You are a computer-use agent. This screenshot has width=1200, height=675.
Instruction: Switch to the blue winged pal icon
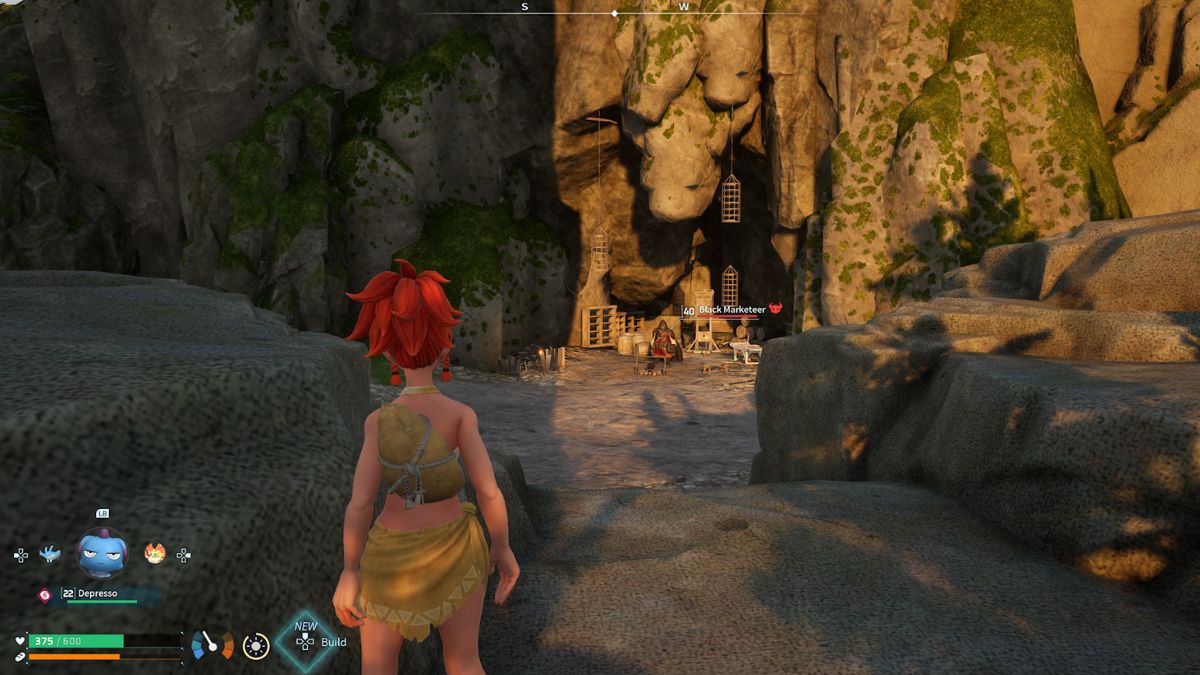[x=49, y=553]
